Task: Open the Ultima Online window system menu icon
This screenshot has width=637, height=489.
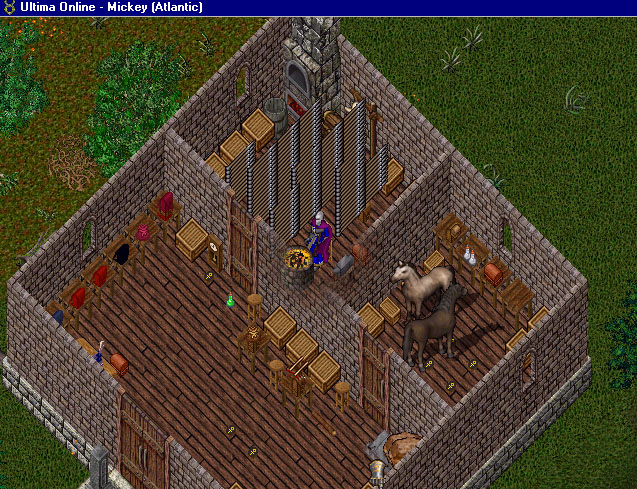Action: pyautogui.click(x=9, y=7)
